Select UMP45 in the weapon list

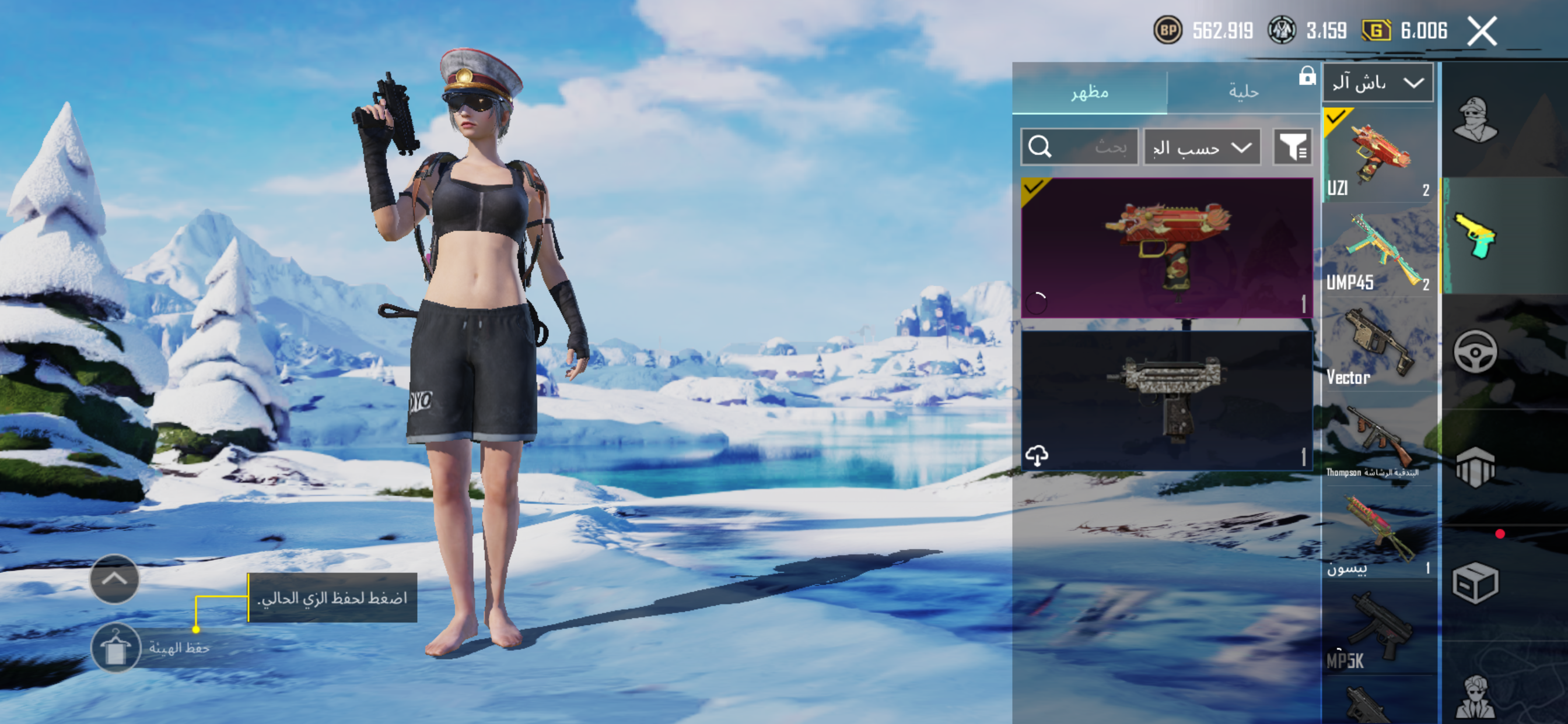(1378, 251)
